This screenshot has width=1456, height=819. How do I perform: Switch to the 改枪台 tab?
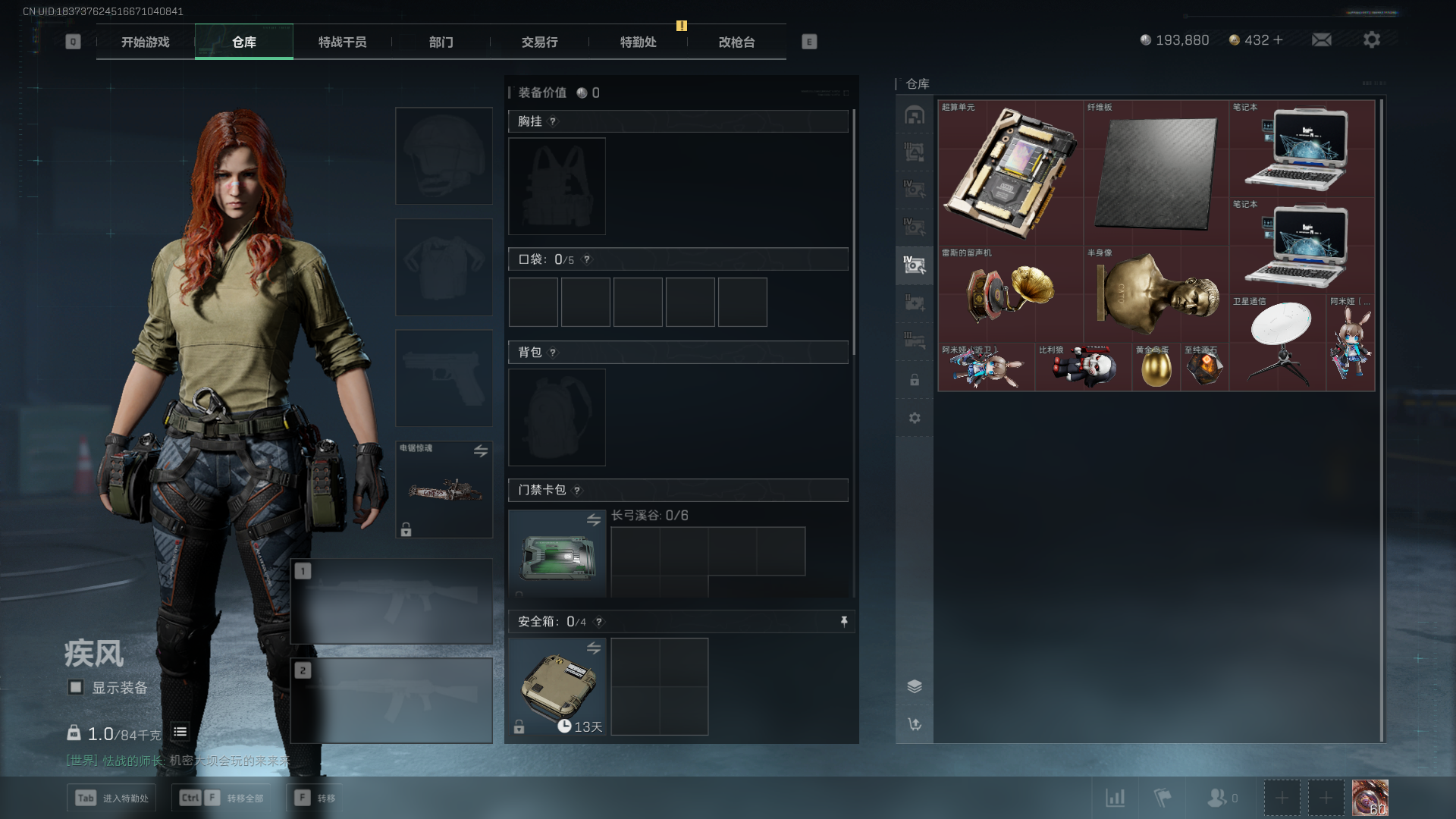coord(736,42)
